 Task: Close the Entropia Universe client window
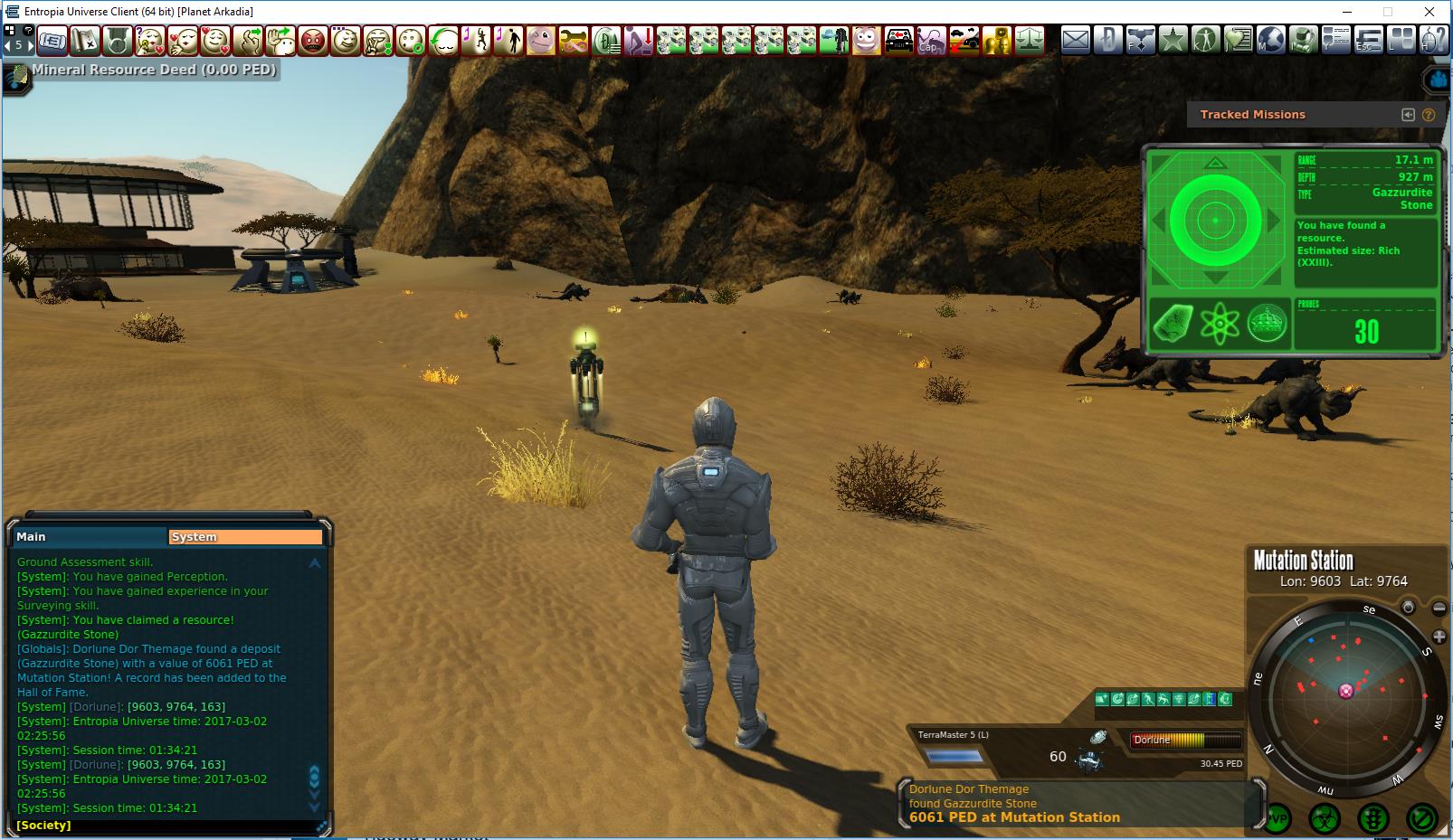click(1429, 12)
